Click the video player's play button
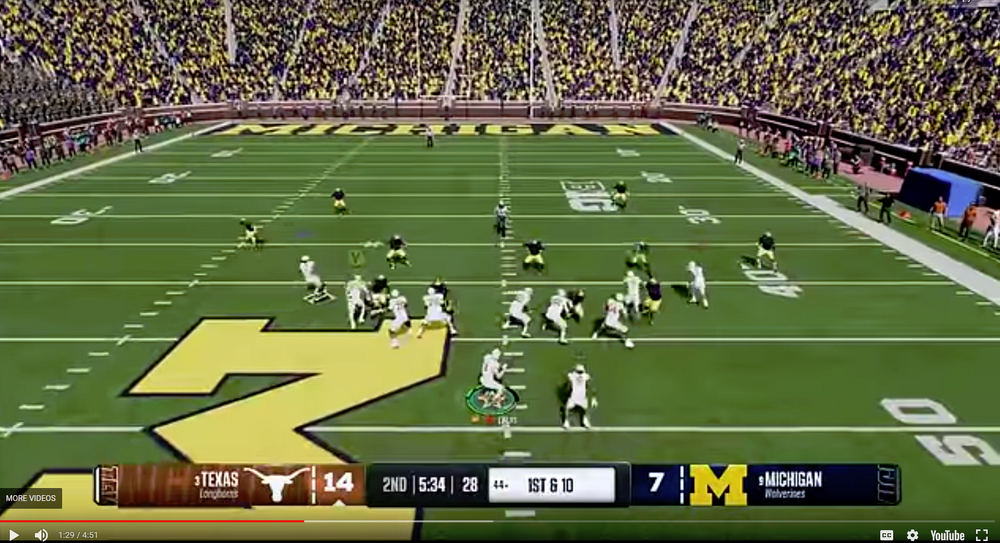 tap(13, 535)
